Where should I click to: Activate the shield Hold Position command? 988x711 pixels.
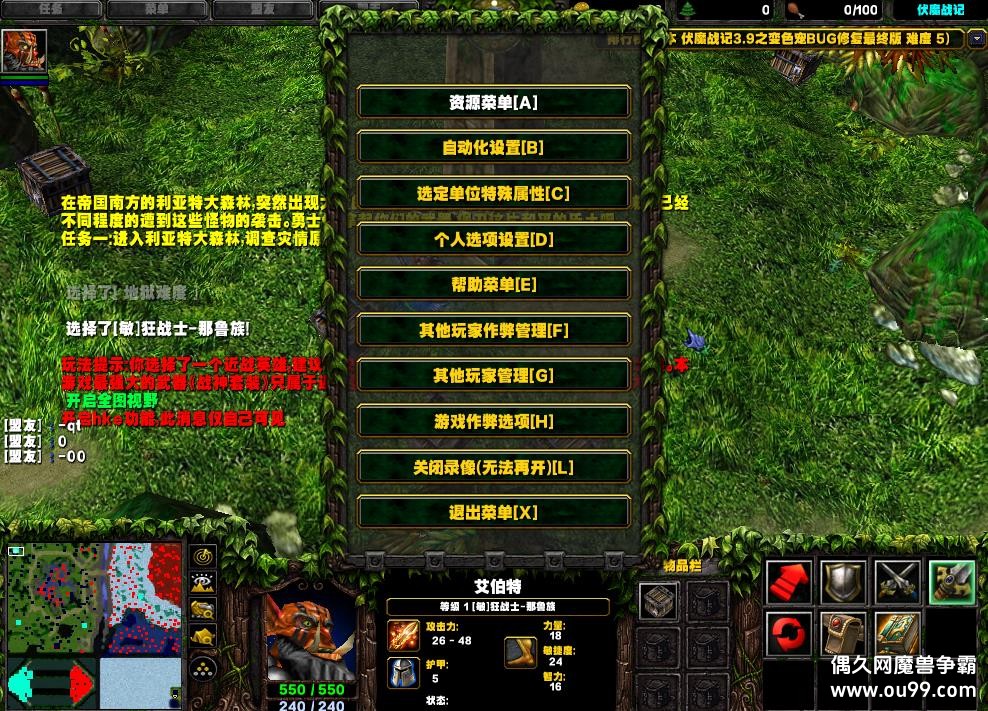[843, 583]
